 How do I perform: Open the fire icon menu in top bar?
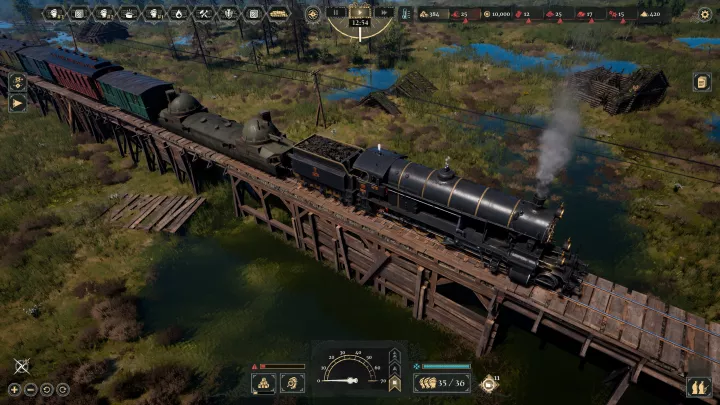[178, 14]
